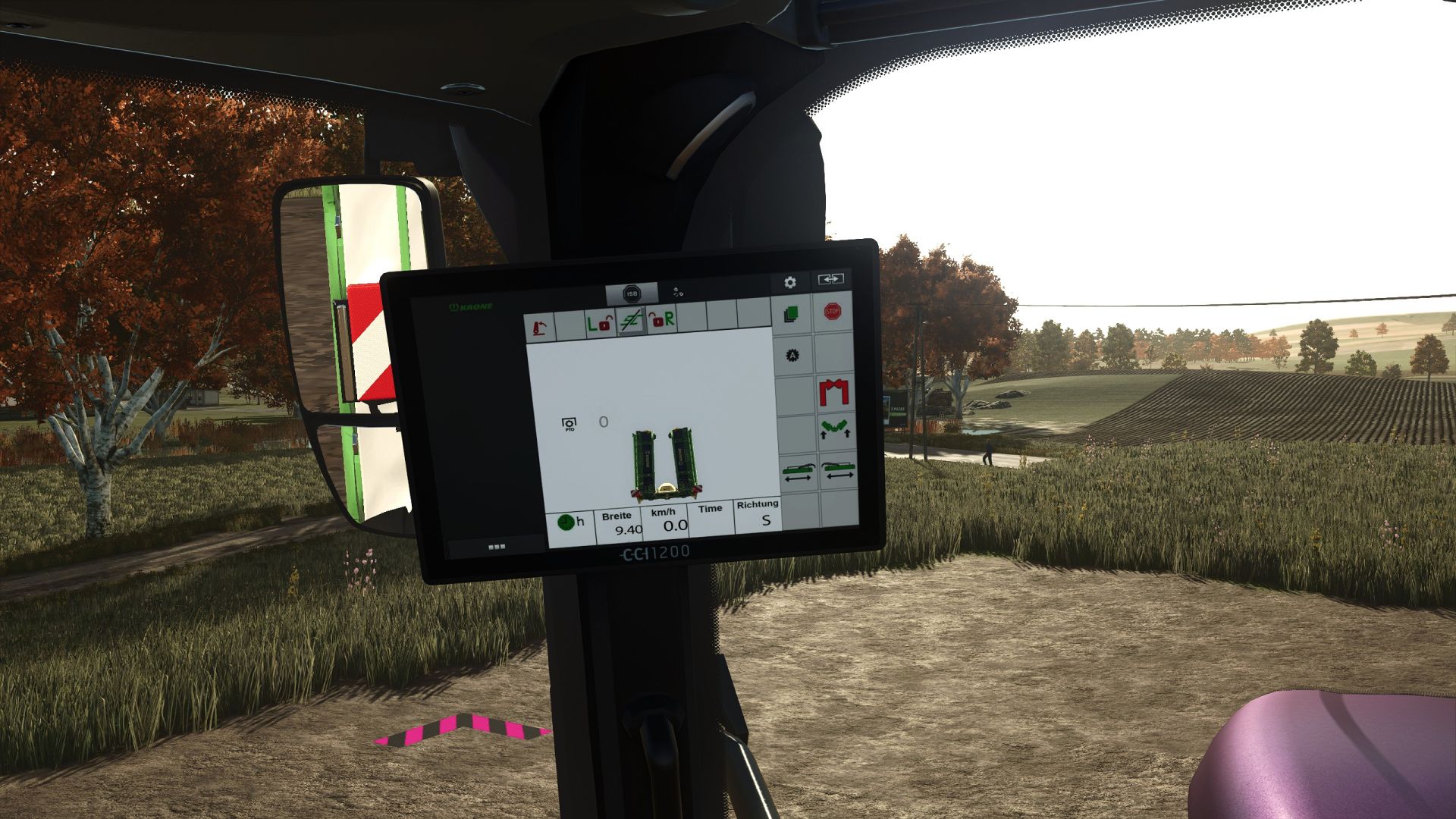Image resolution: width=1456 pixels, height=819 pixels.
Task: Click the screen-switch arrows icon top right
Action: point(830,279)
